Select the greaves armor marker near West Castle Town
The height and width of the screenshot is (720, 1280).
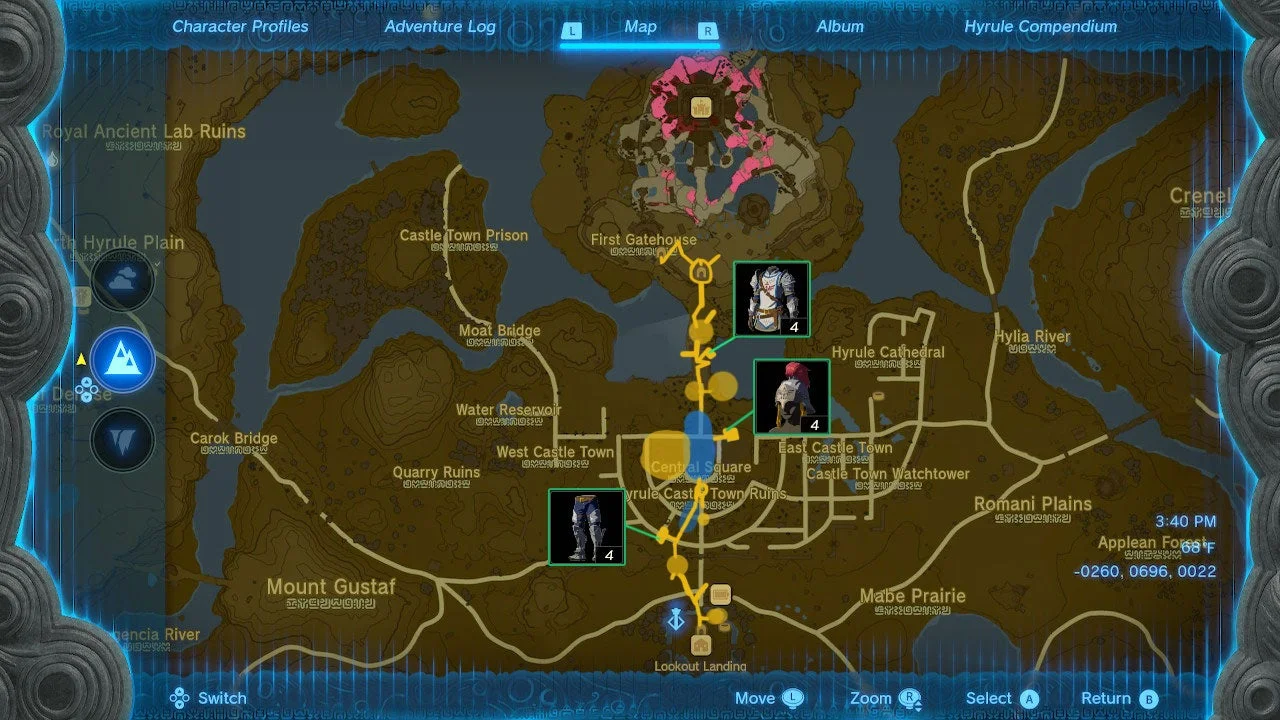pos(585,527)
